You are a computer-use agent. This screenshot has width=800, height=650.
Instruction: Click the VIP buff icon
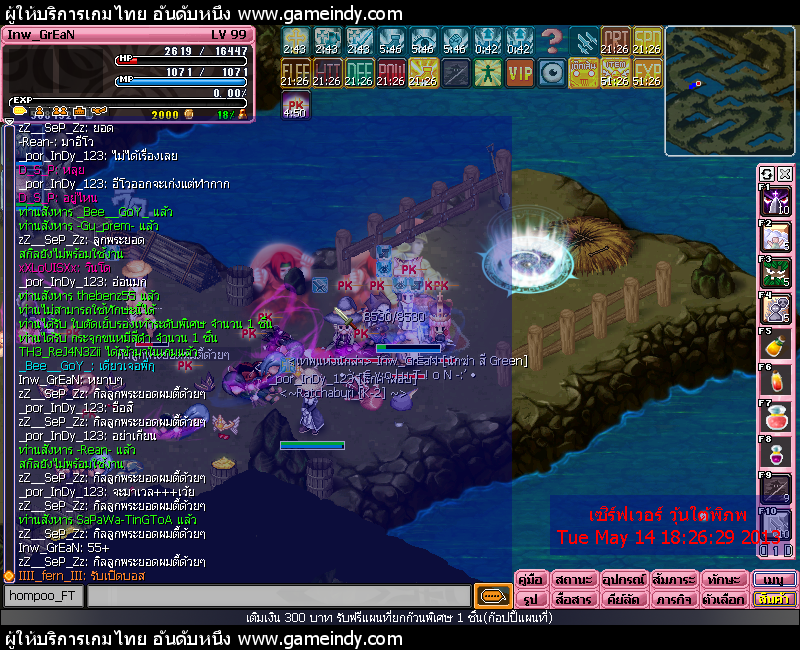click(x=520, y=73)
